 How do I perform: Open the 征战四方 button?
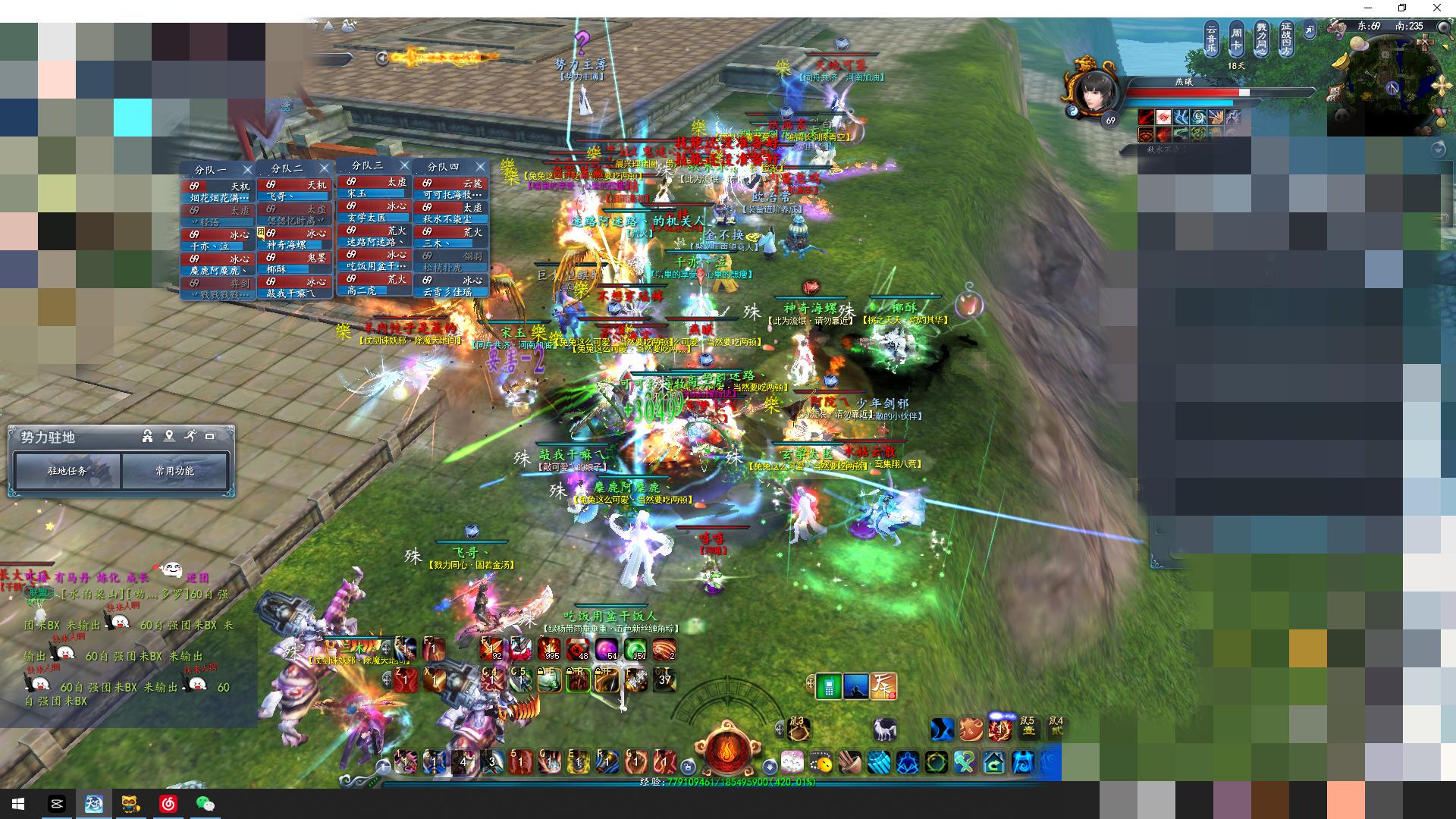(x=1286, y=39)
